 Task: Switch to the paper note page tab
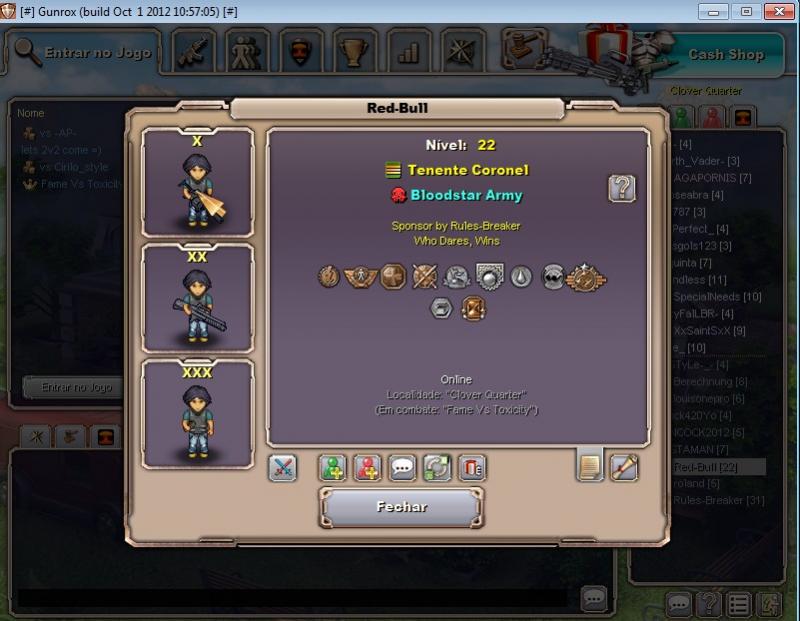point(590,465)
